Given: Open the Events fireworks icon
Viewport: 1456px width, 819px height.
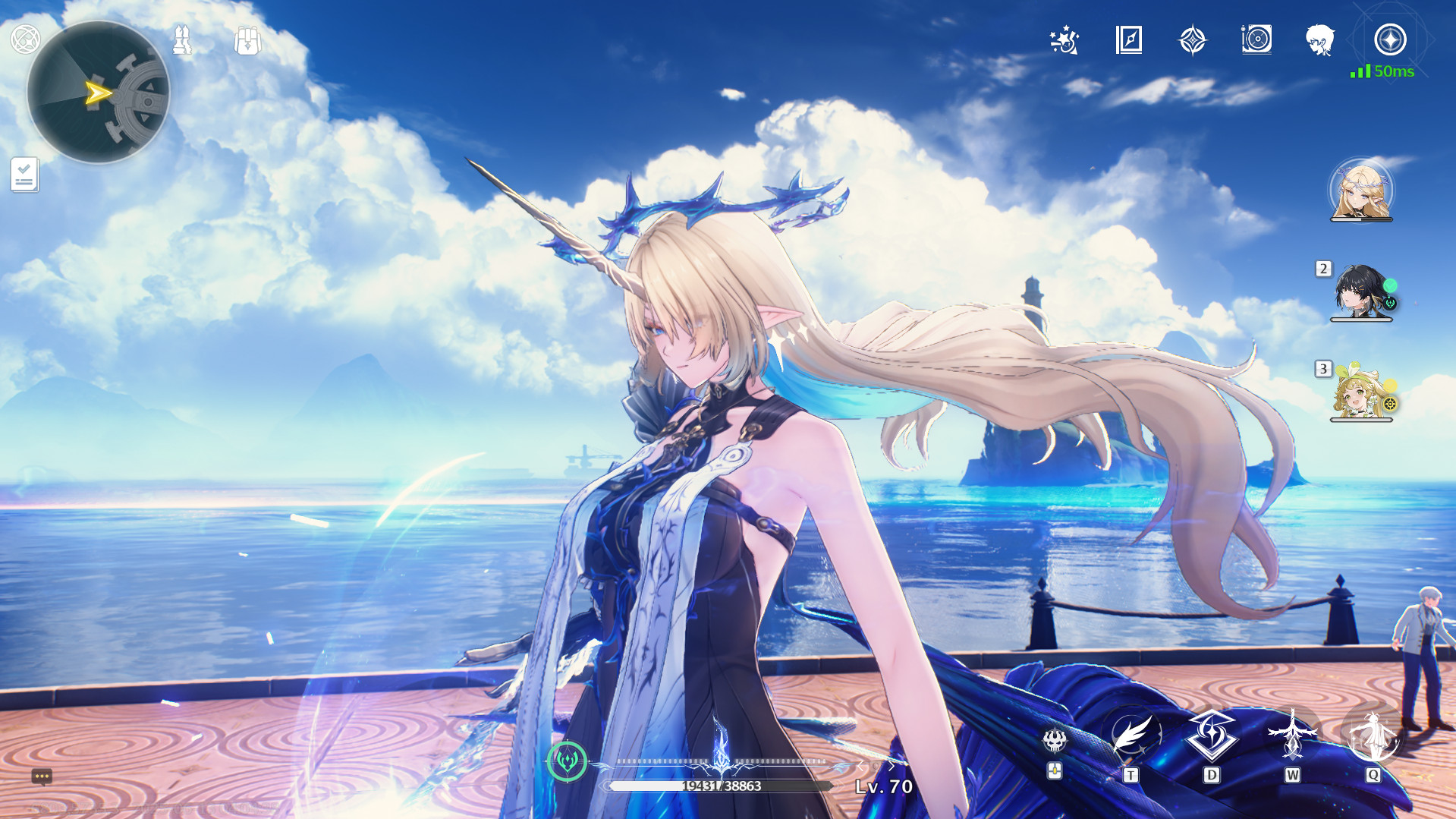Looking at the screenshot, I should [x=1065, y=42].
